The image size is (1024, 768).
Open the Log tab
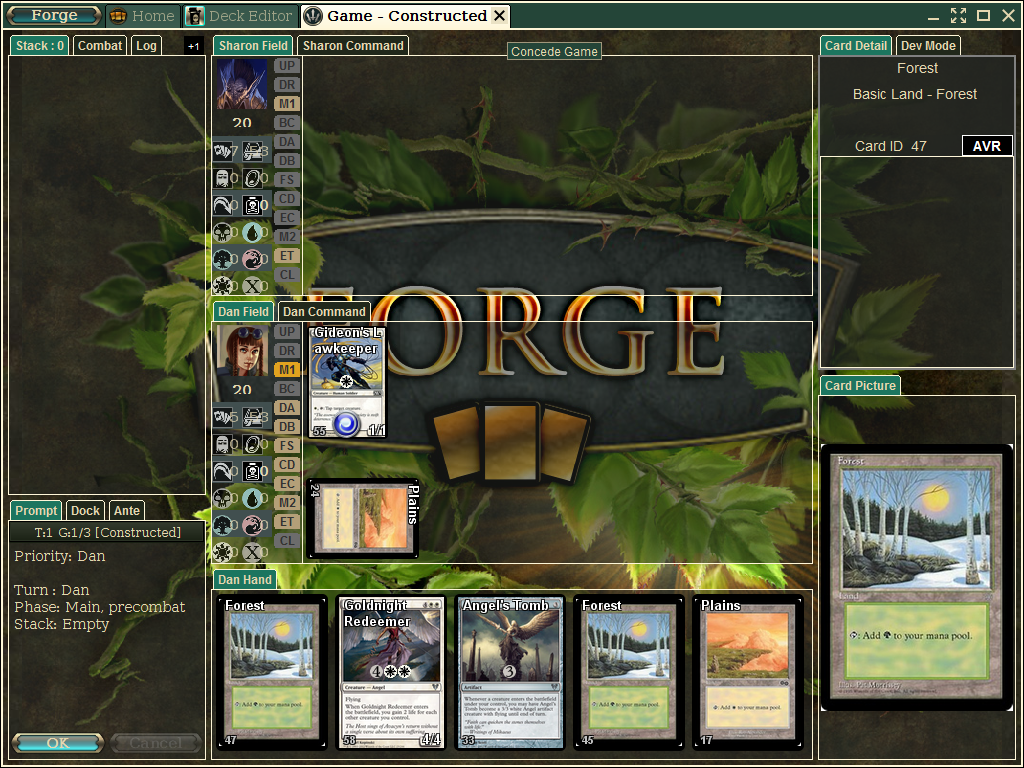[x=146, y=45]
